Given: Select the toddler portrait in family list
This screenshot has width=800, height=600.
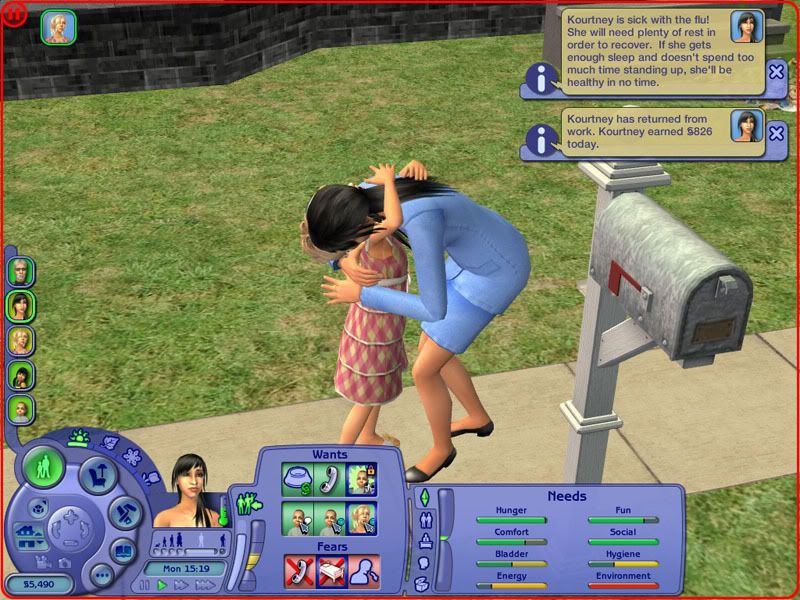Looking at the screenshot, I should [x=21, y=409].
